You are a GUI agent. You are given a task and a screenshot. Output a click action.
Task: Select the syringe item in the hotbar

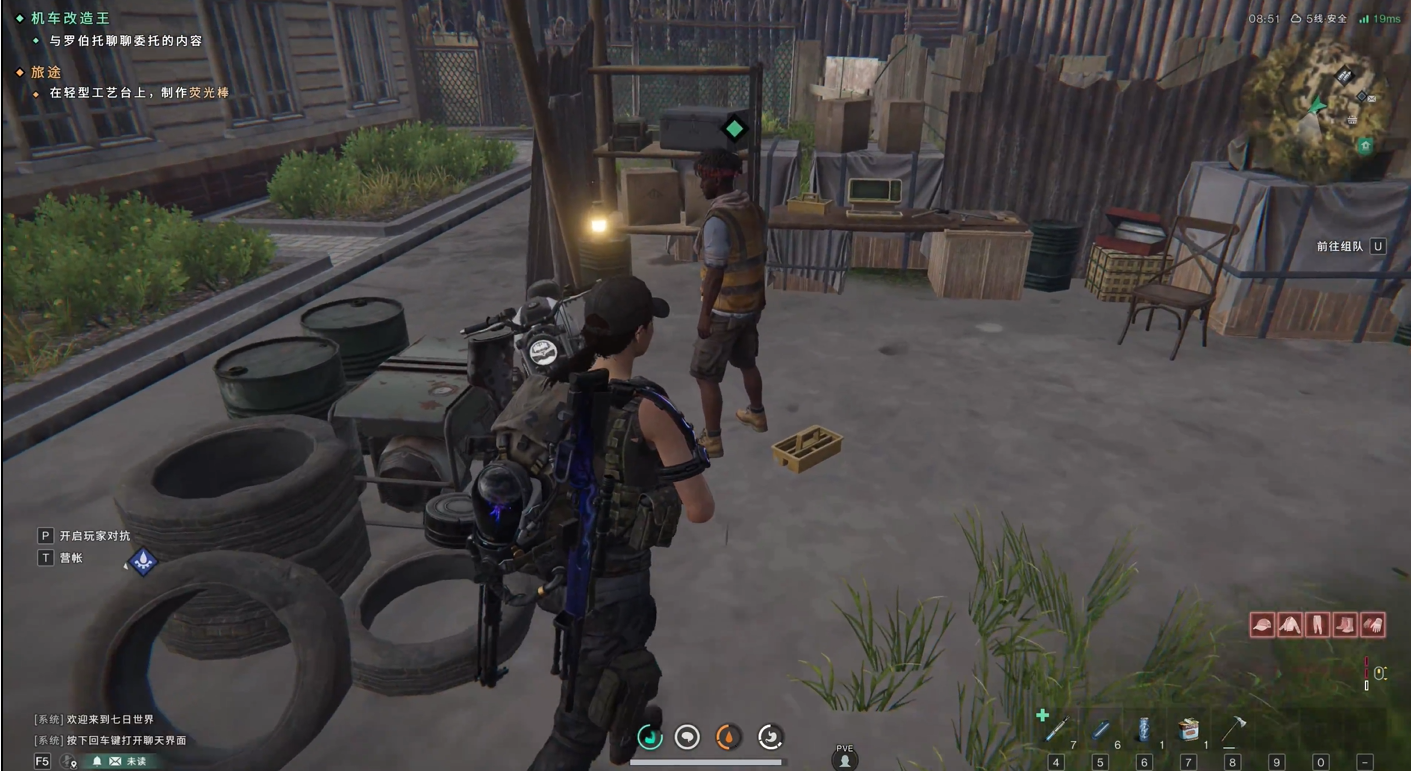(1056, 729)
